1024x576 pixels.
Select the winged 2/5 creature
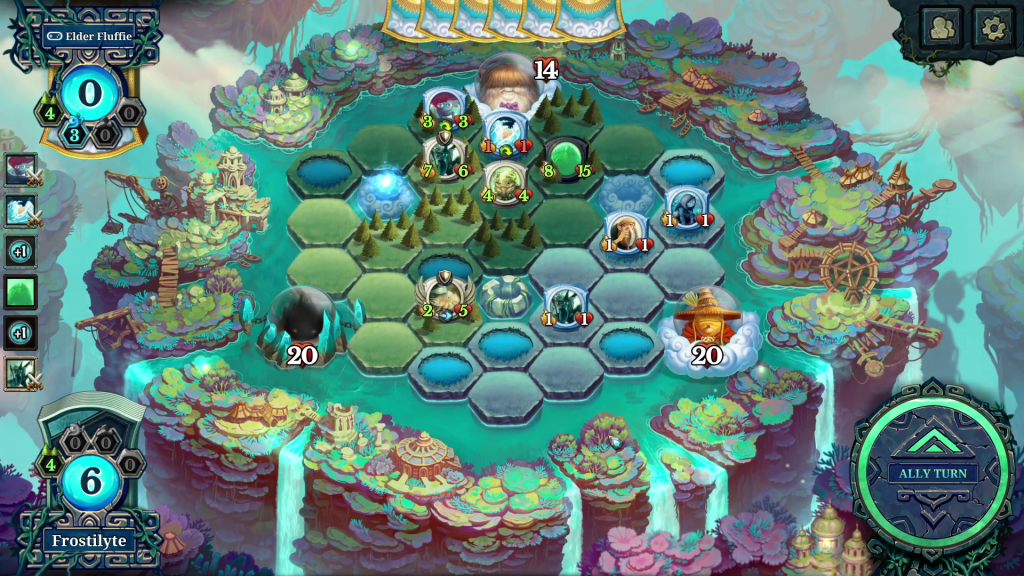pyautogui.click(x=444, y=295)
